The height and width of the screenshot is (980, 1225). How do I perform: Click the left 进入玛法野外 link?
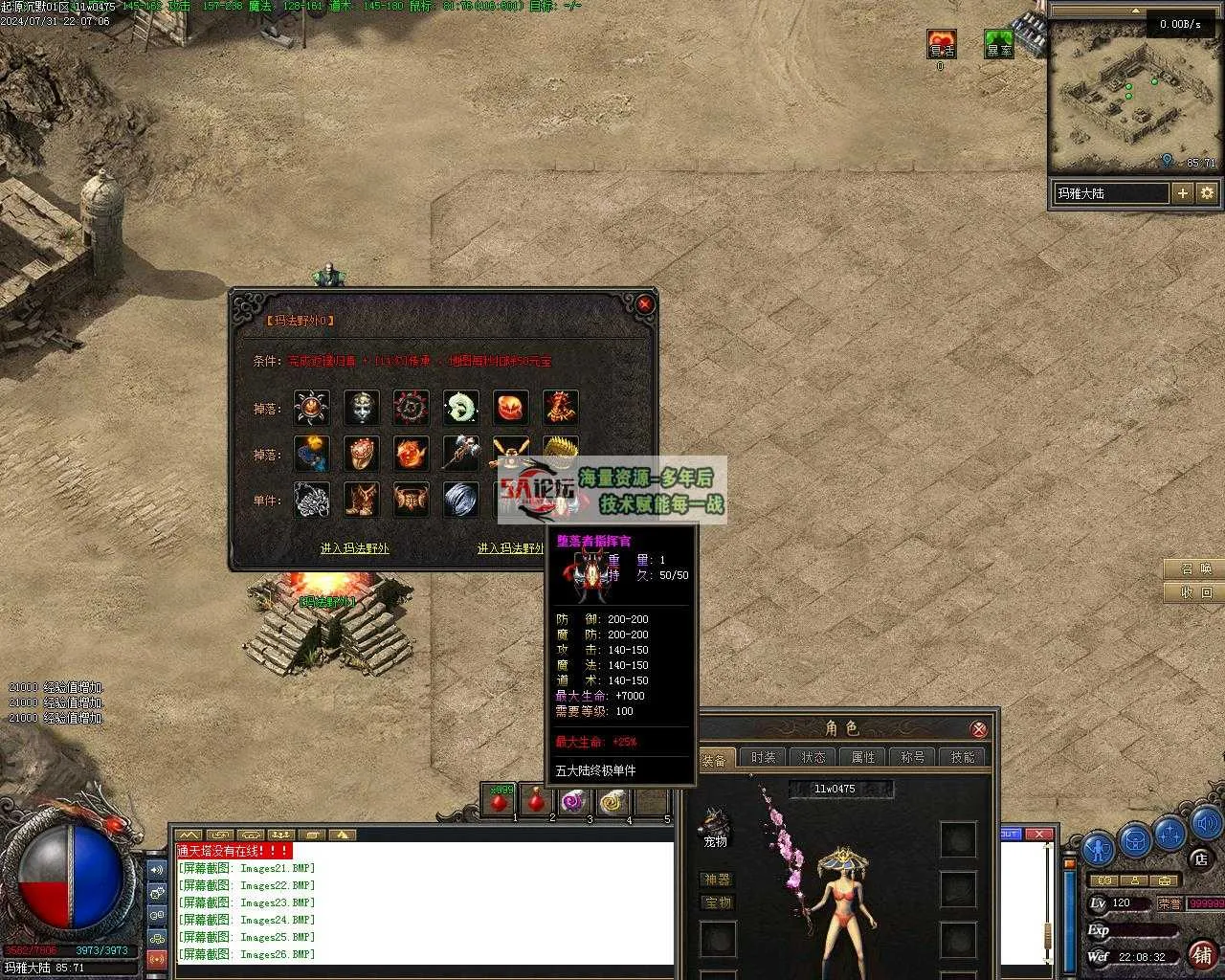(x=354, y=548)
